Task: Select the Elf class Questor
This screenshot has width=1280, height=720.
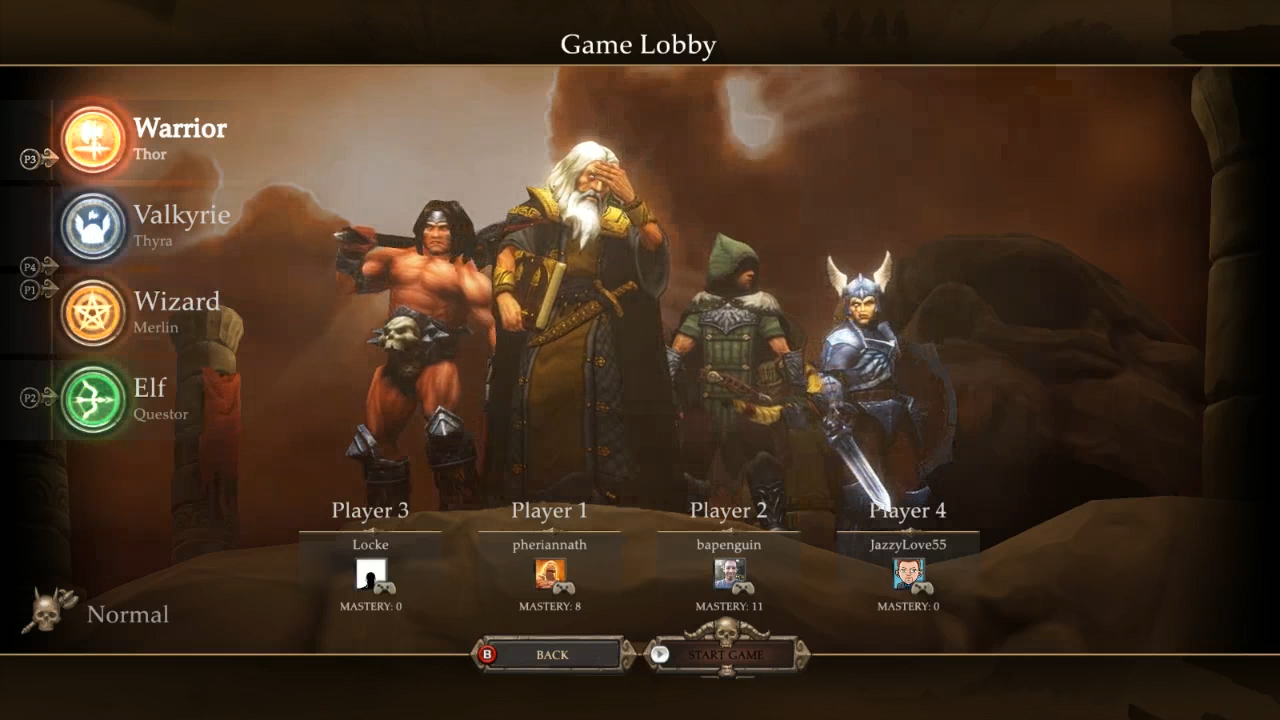Action: point(94,399)
